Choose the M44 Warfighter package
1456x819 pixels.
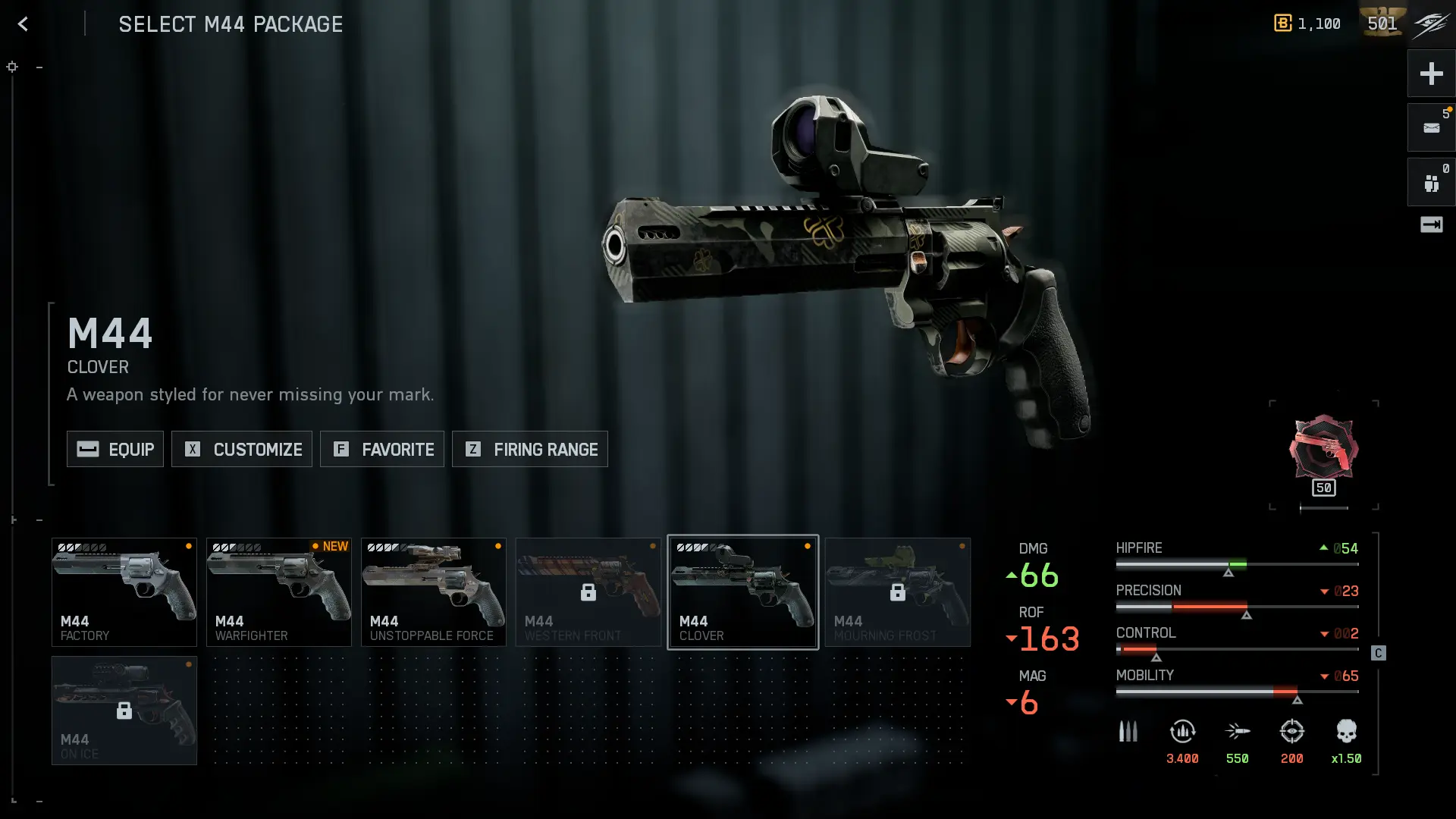(x=279, y=592)
